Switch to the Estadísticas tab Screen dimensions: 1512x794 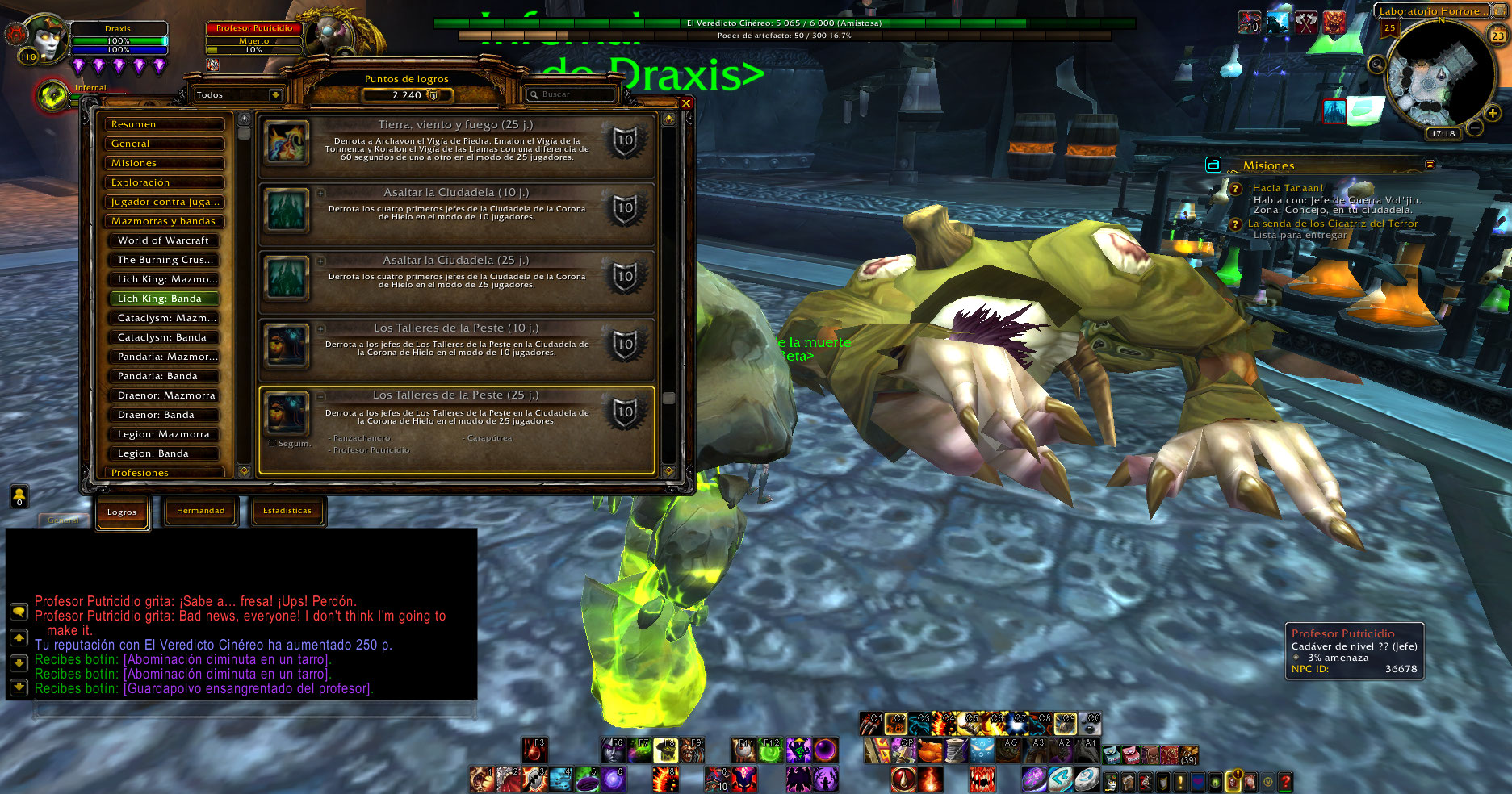pos(287,511)
